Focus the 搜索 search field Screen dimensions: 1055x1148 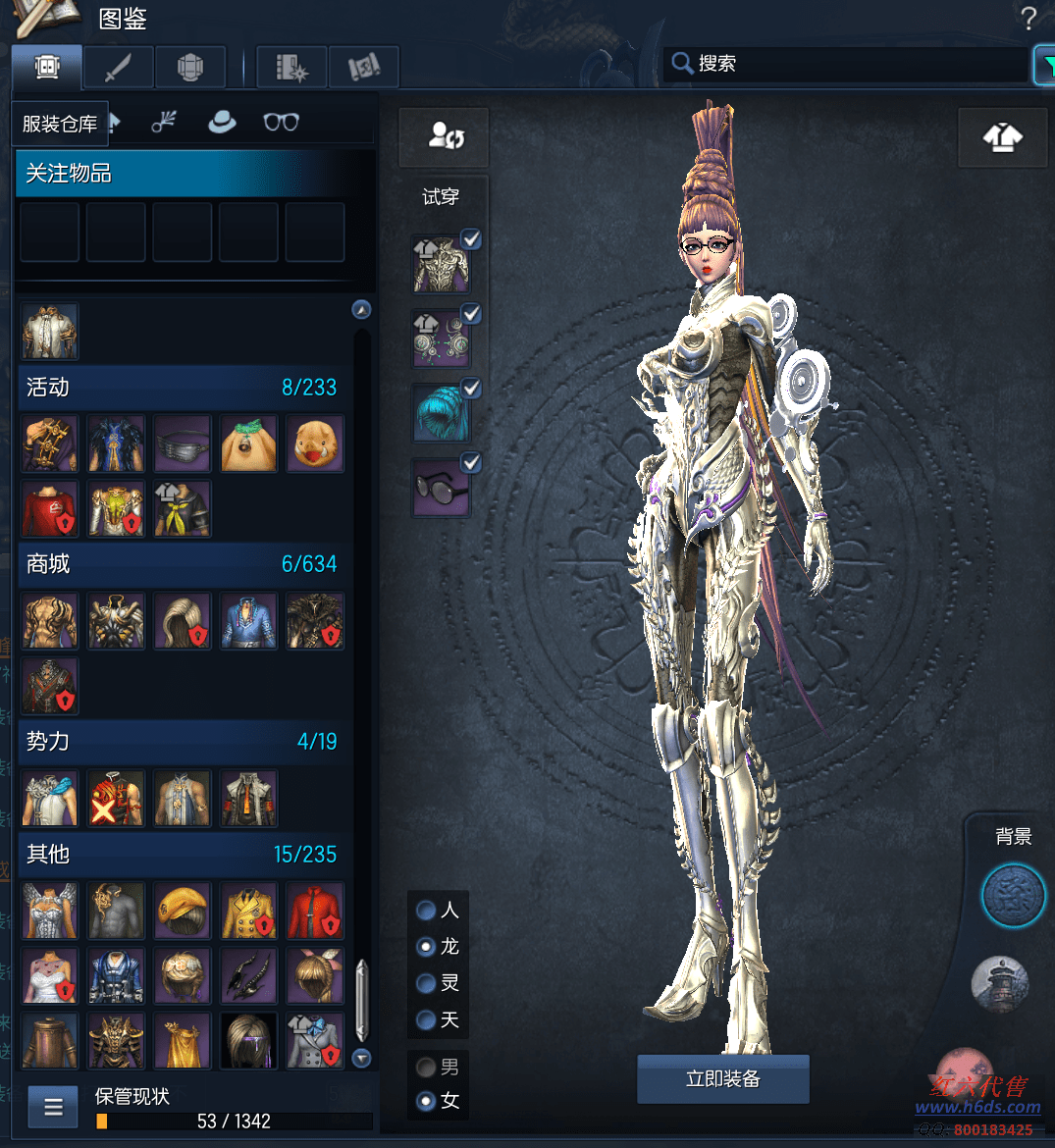(x=844, y=64)
